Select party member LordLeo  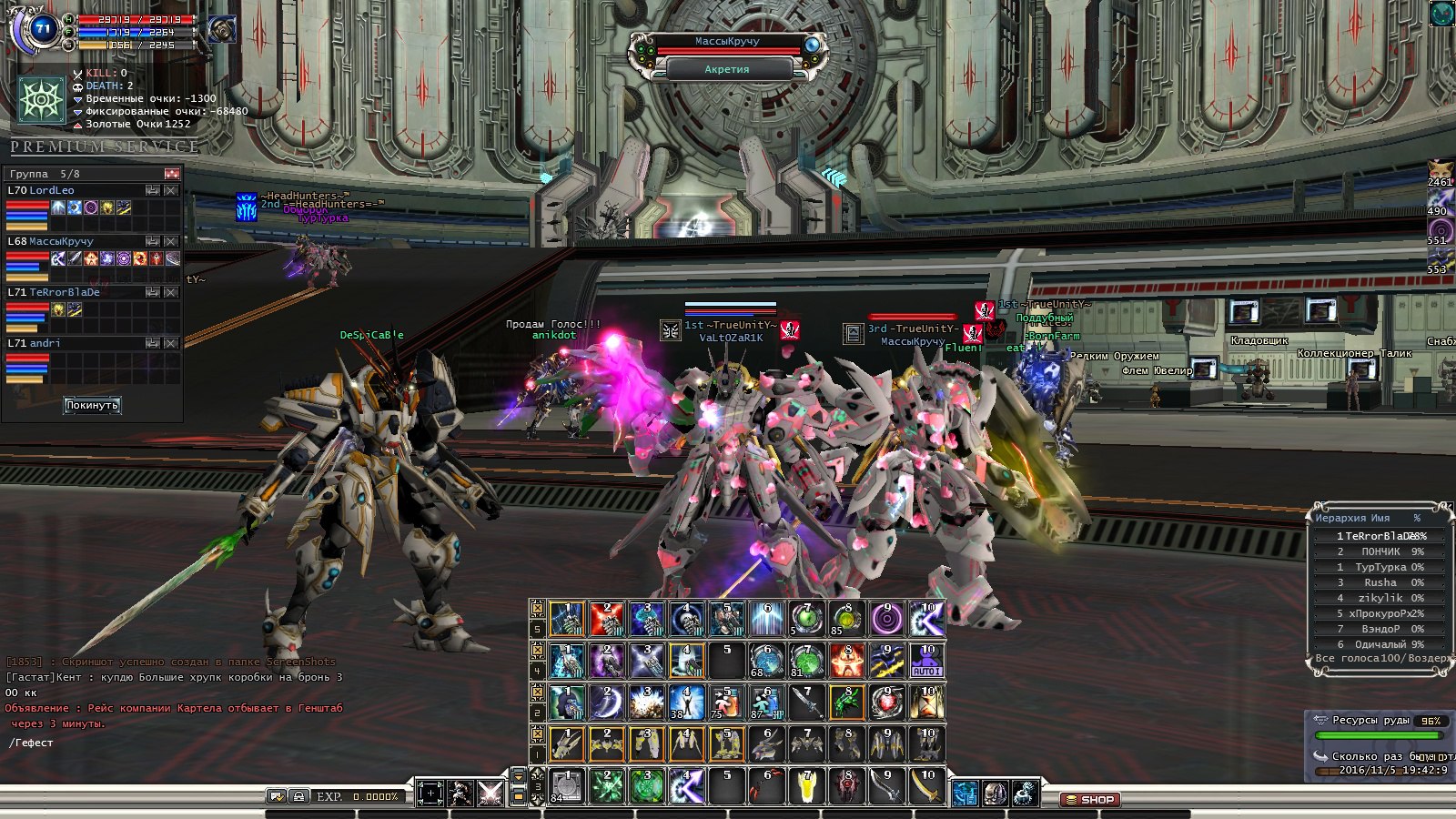(x=52, y=190)
